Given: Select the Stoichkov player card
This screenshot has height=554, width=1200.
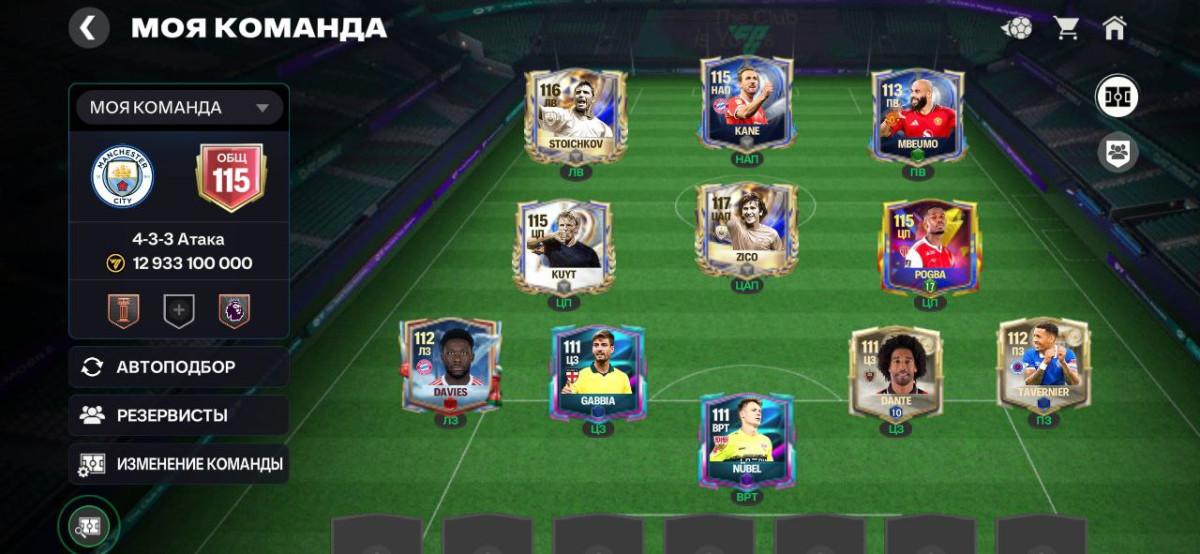Looking at the screenshot, I should click(575, 115).
